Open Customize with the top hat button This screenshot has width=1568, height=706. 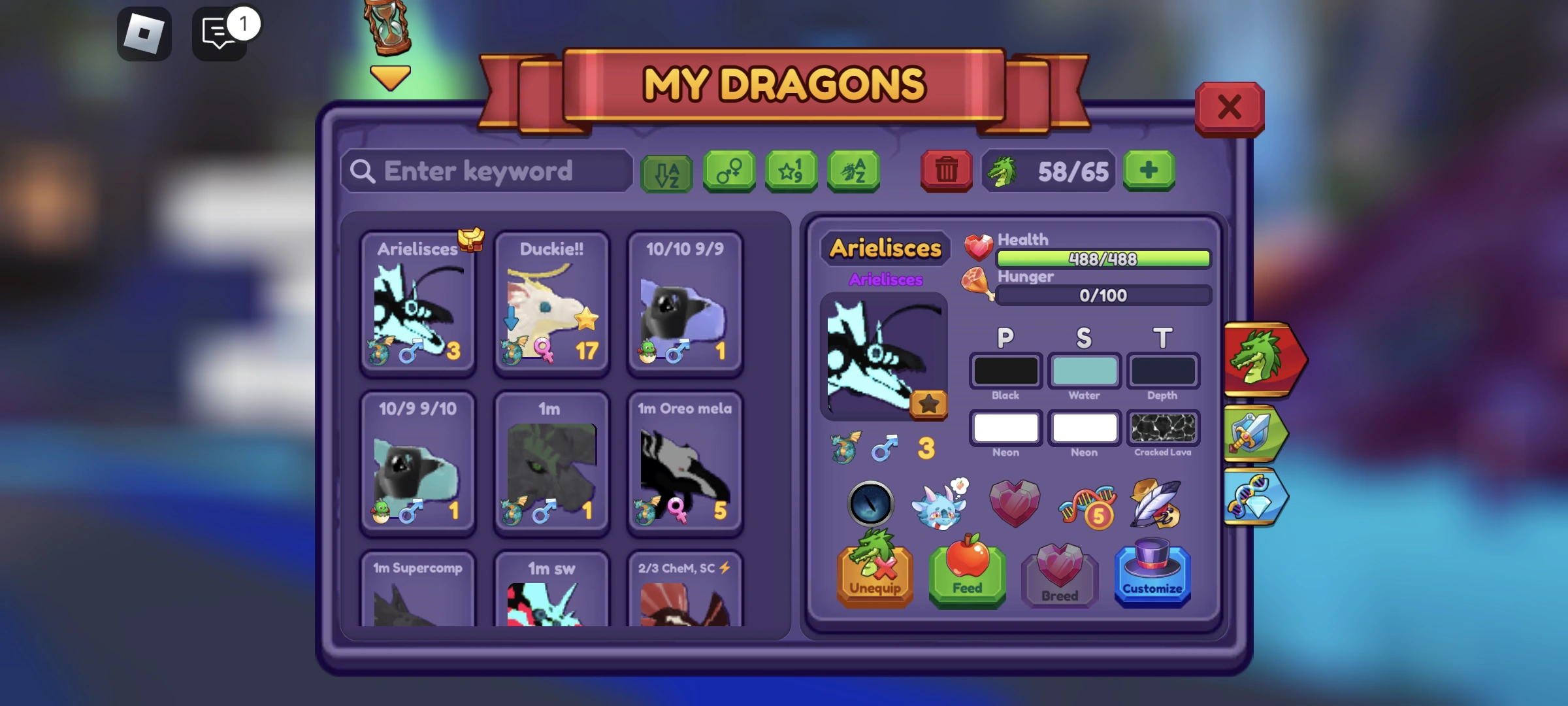tap(1153, 575)
